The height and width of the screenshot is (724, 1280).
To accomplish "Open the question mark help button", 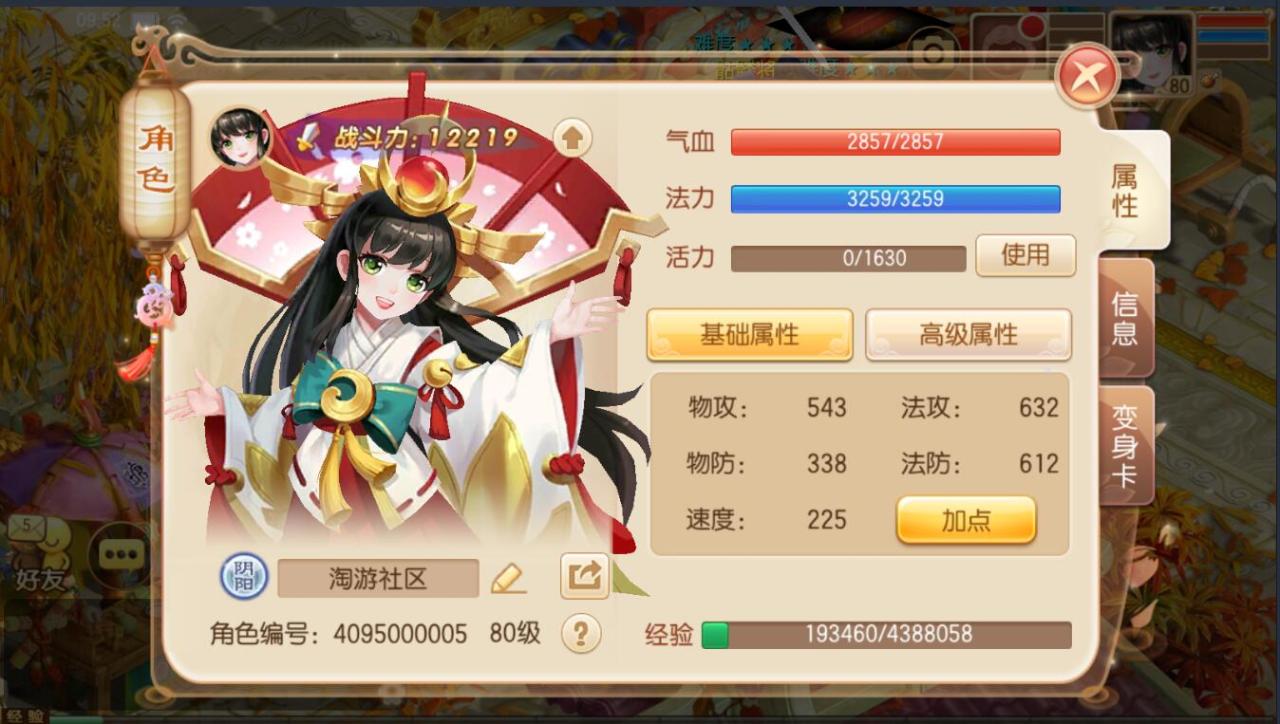I will point(581,633).
